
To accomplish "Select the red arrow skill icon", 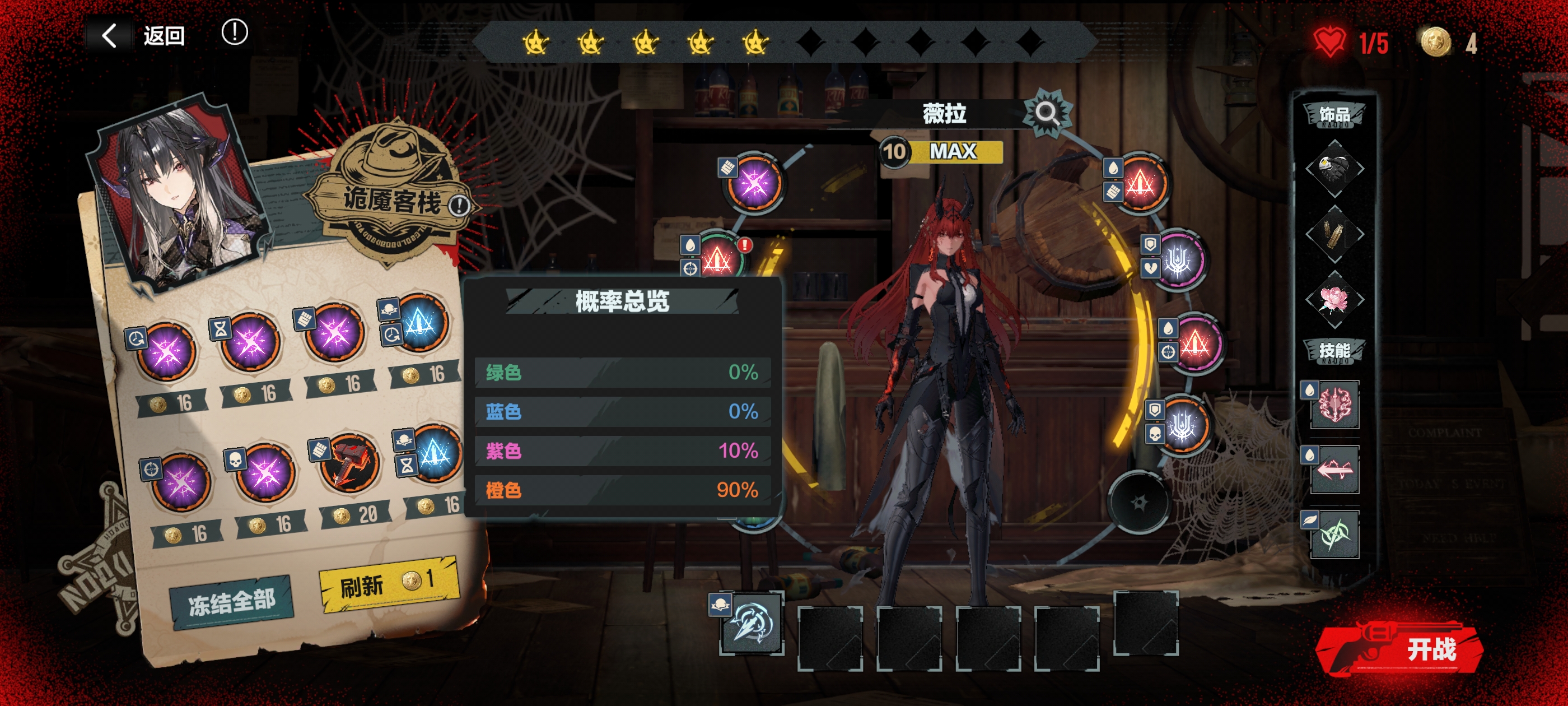I will (1334, 470).
